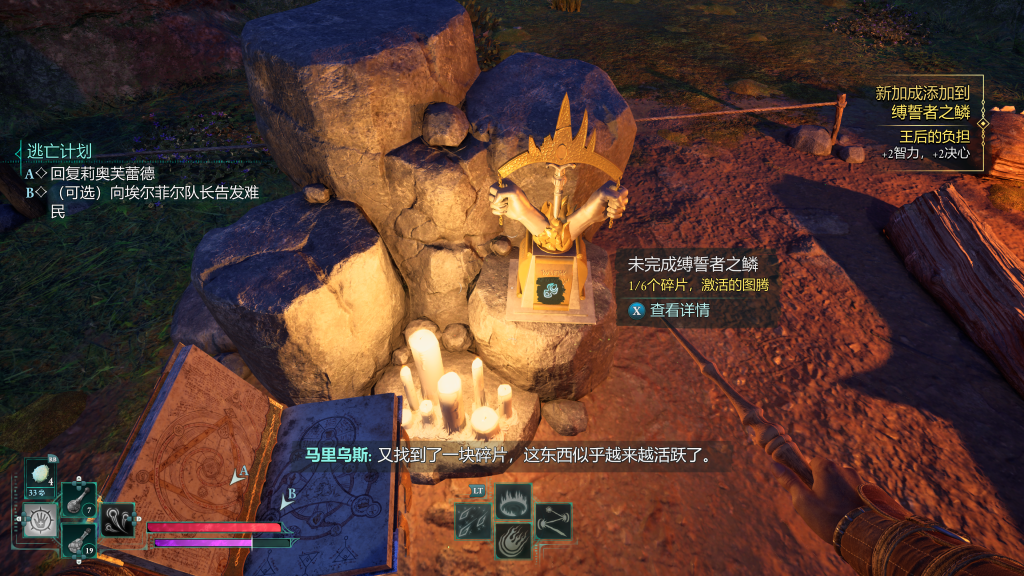Trigger the triple swirl ability icon

(x=118, y=520)
